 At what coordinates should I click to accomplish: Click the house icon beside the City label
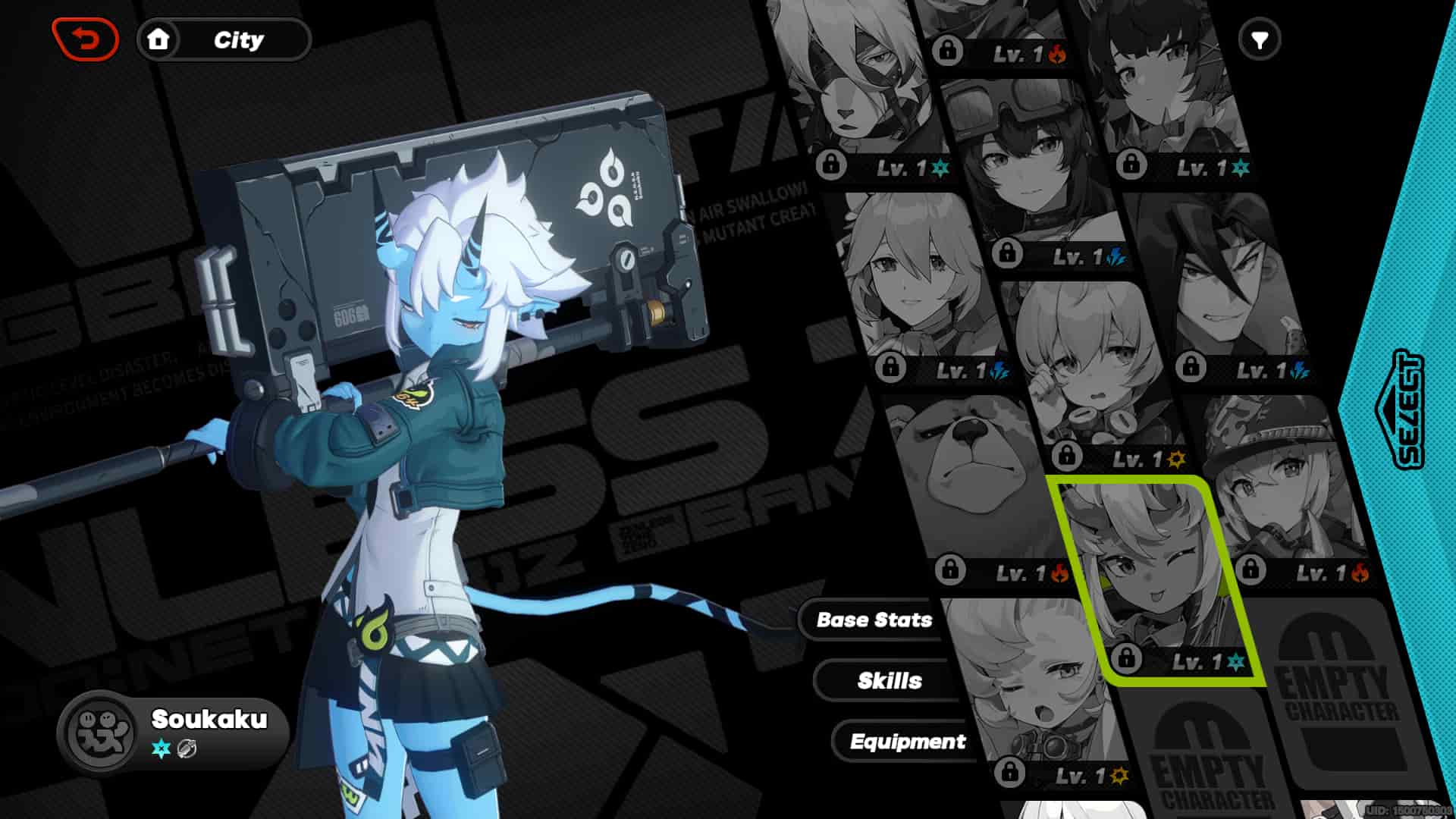pyautogui.click(x=158, y=41)
